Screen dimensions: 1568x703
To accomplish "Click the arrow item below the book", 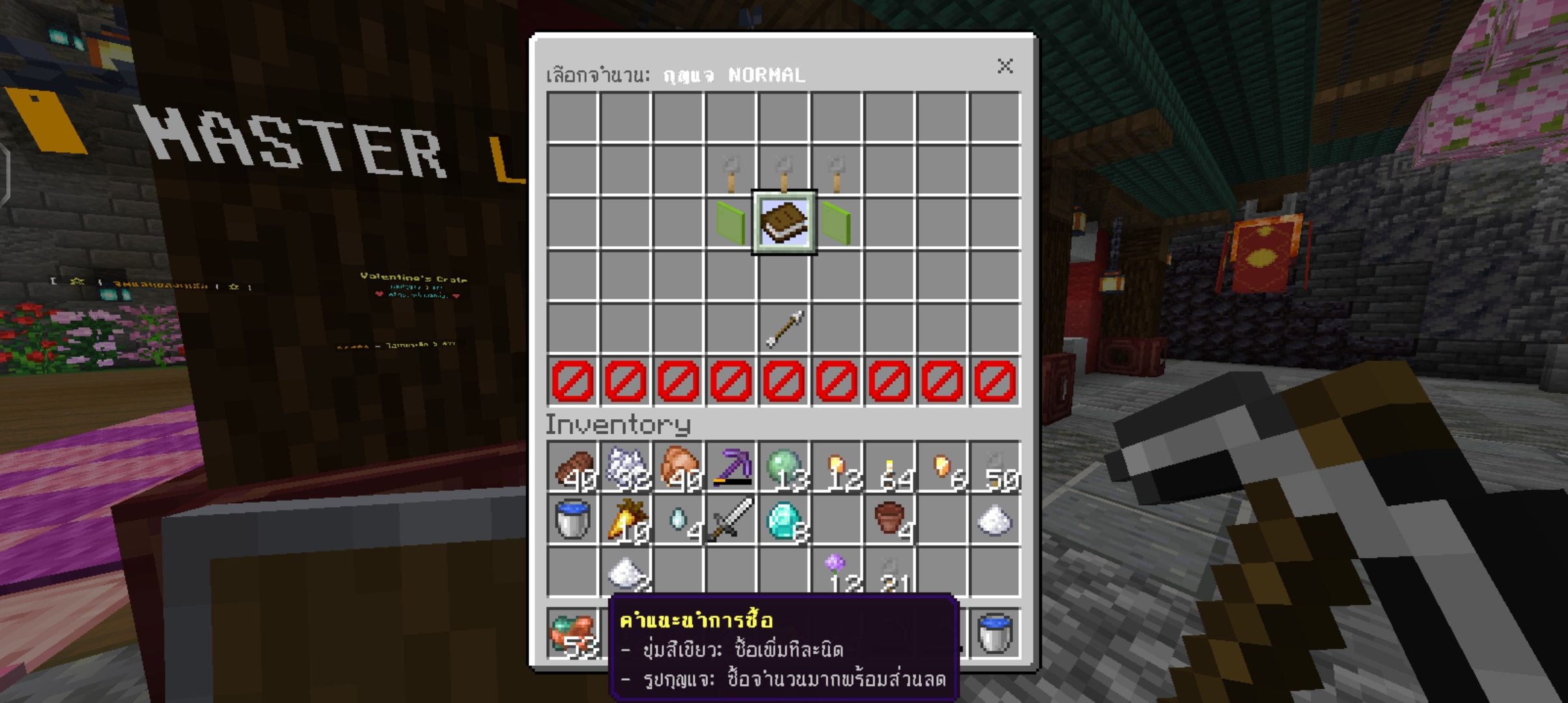I will [x=784, y=328].
